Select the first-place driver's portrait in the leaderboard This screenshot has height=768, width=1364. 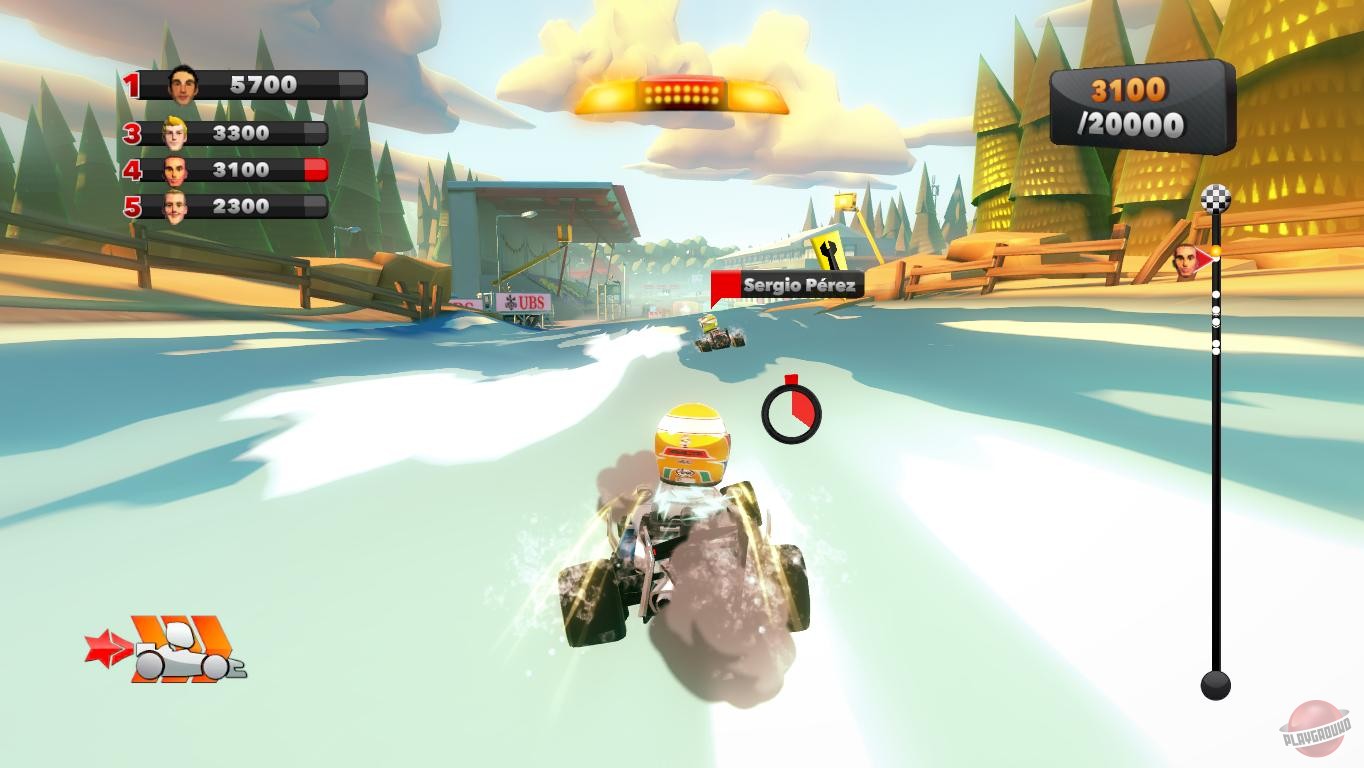click(184, 84)
